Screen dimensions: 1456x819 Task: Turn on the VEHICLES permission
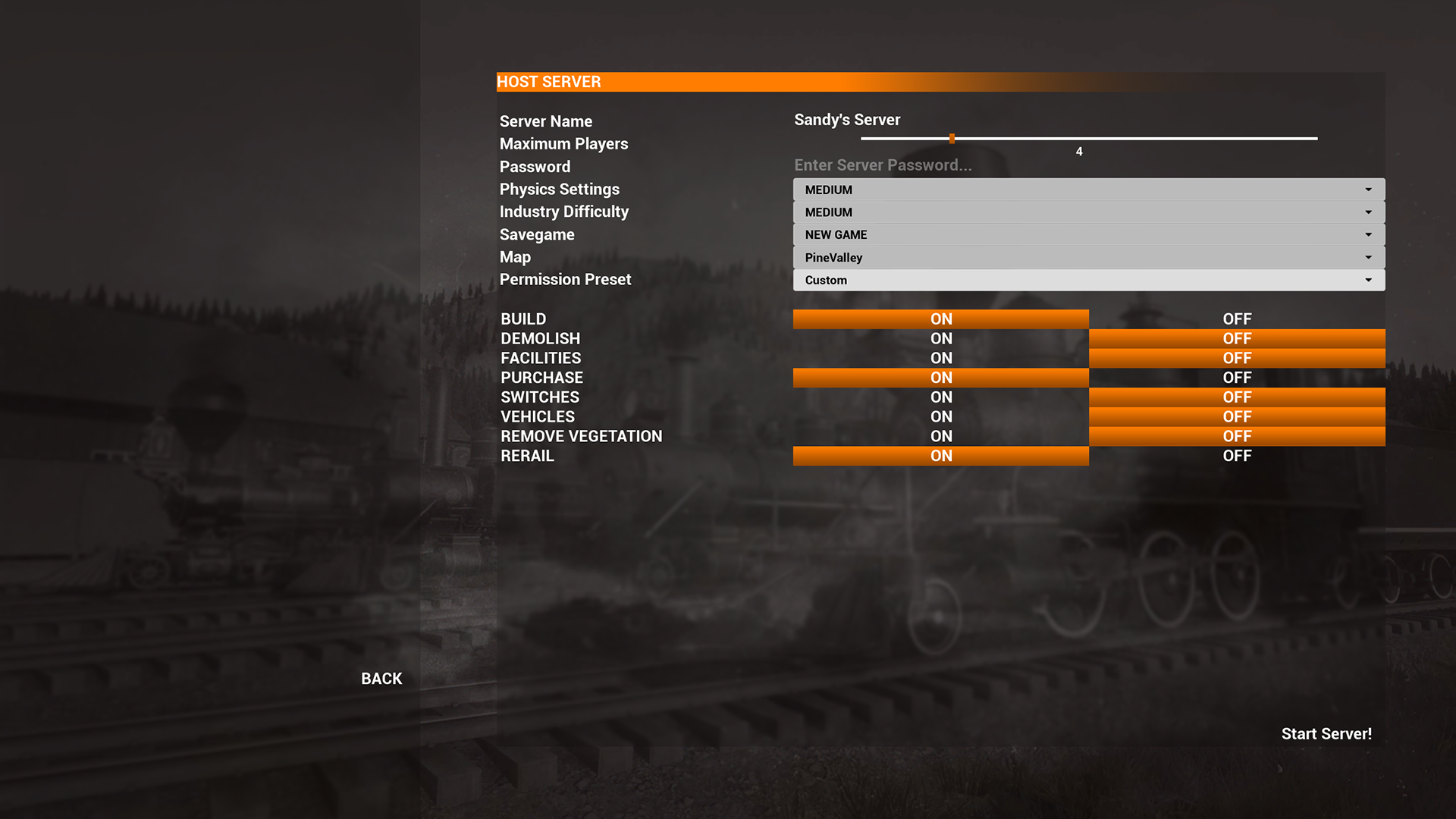tap(940, 416)
